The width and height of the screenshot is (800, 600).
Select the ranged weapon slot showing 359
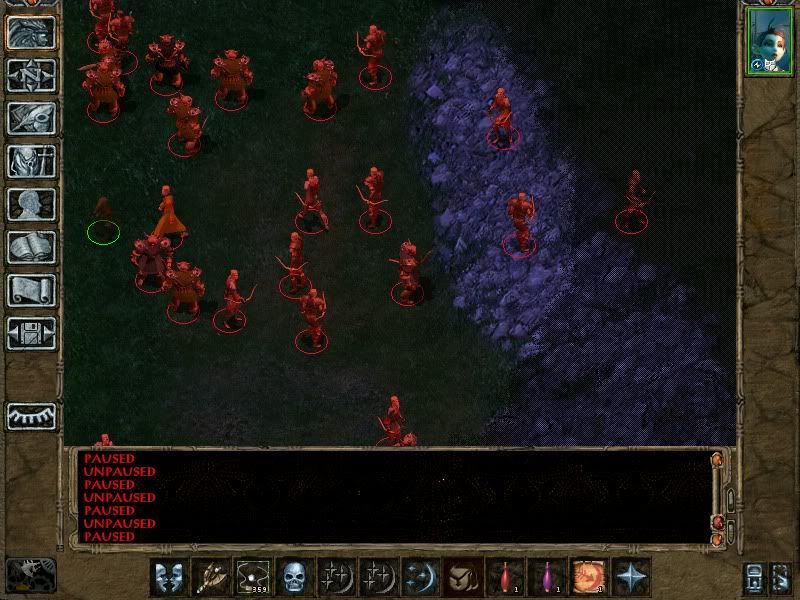coord(252,577)
